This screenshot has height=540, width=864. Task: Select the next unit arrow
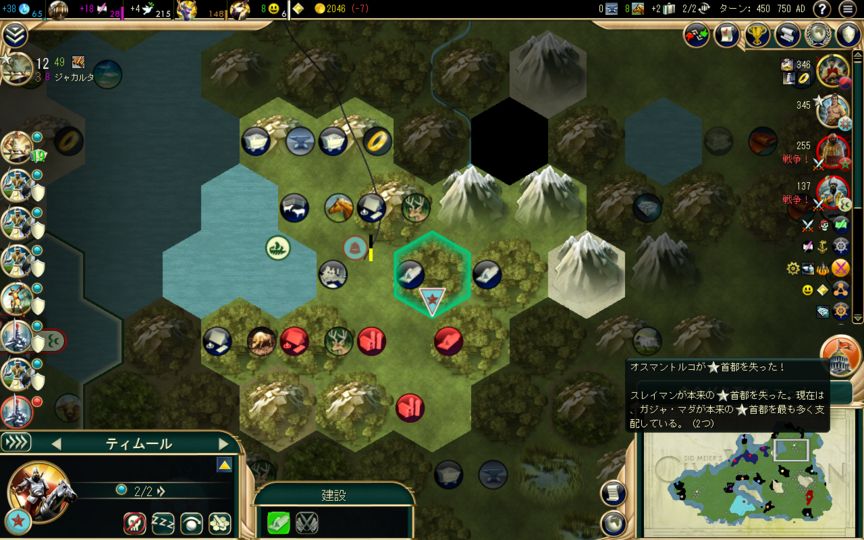(224, 443)
